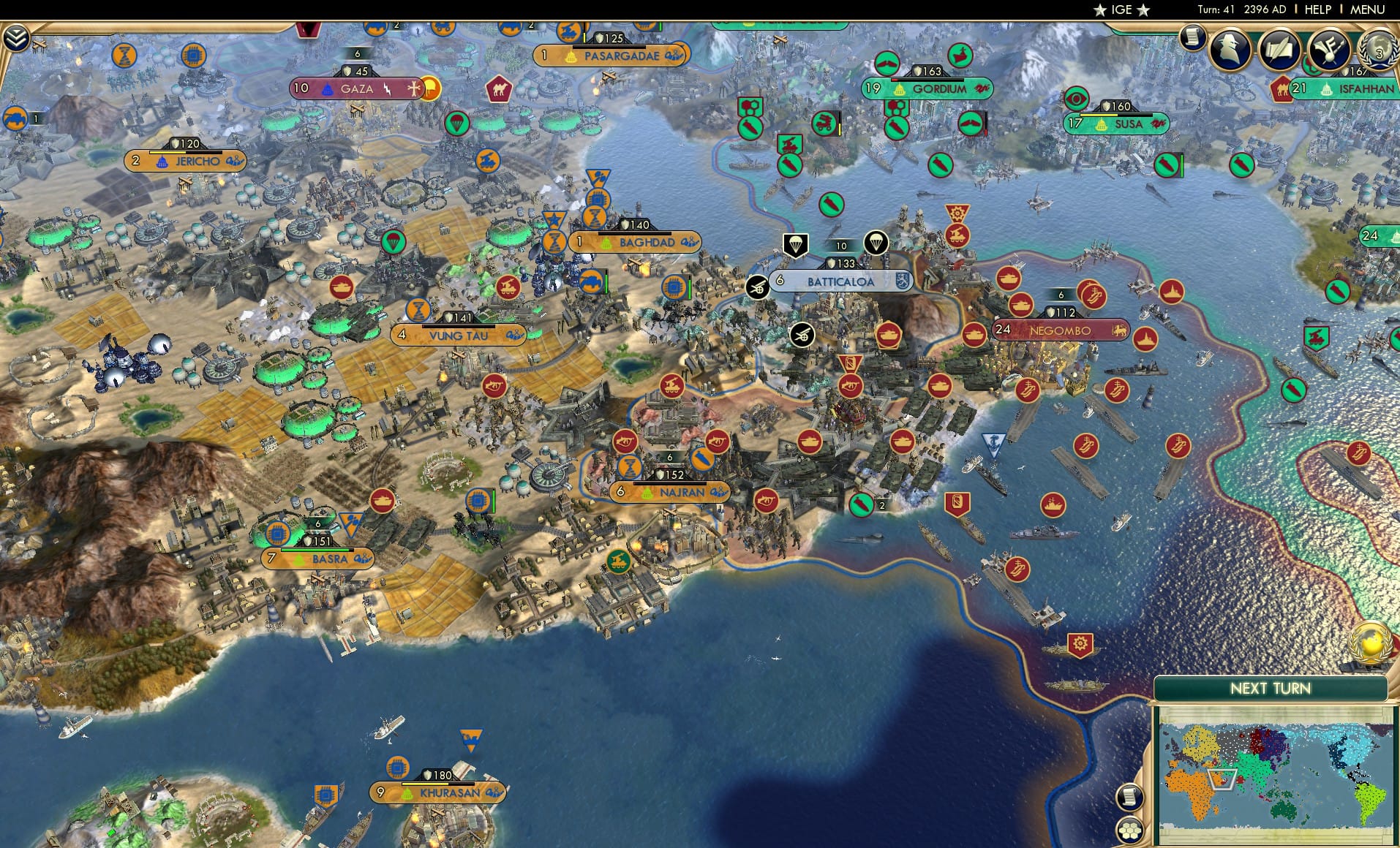Select the paratrooper shield icon above Batticaloa

point(797,245)
